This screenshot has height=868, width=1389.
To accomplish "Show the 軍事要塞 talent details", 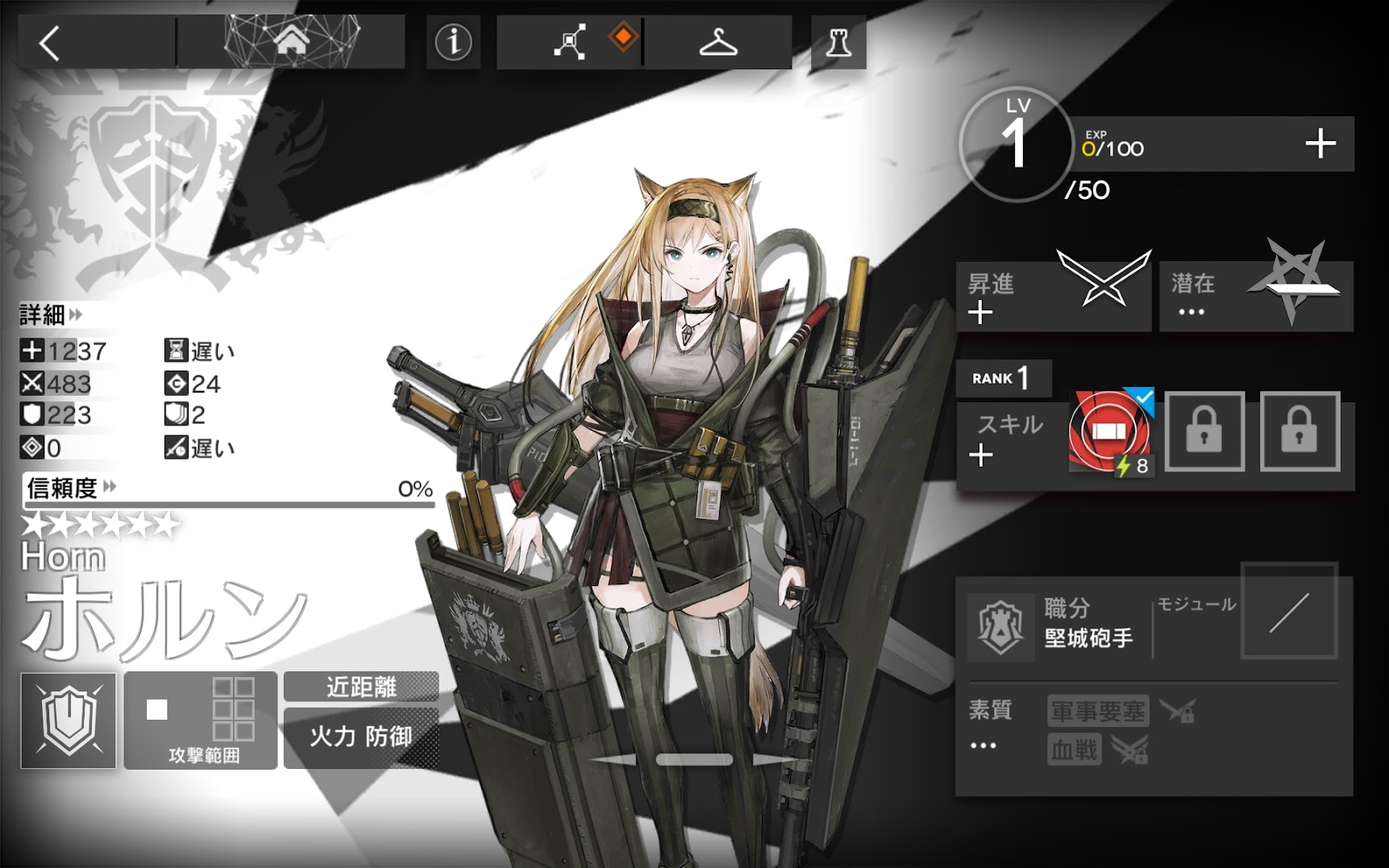I will pos(1097,711).
